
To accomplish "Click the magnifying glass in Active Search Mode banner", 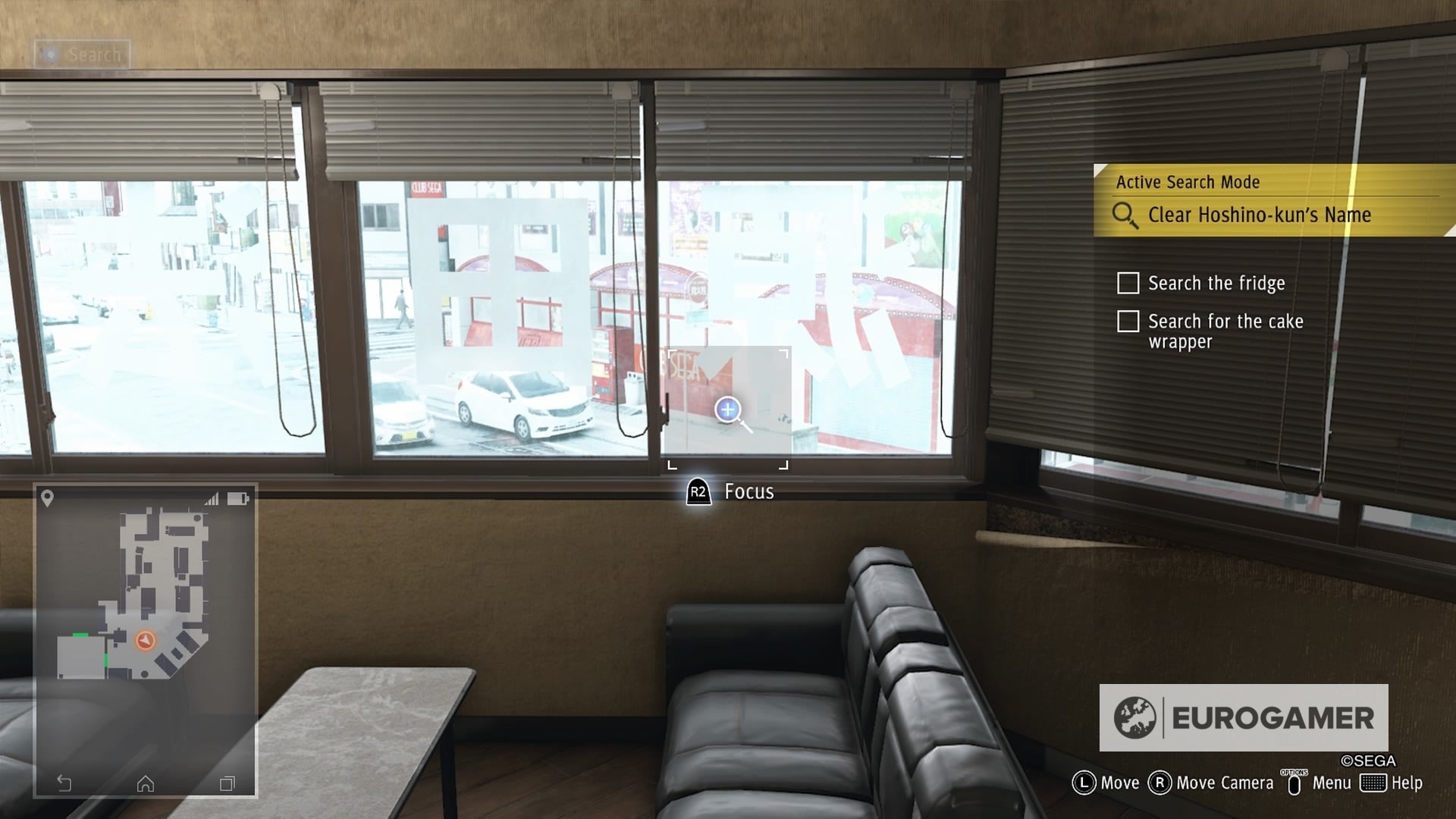I will pyautogui.click(x=1125, y=215).
